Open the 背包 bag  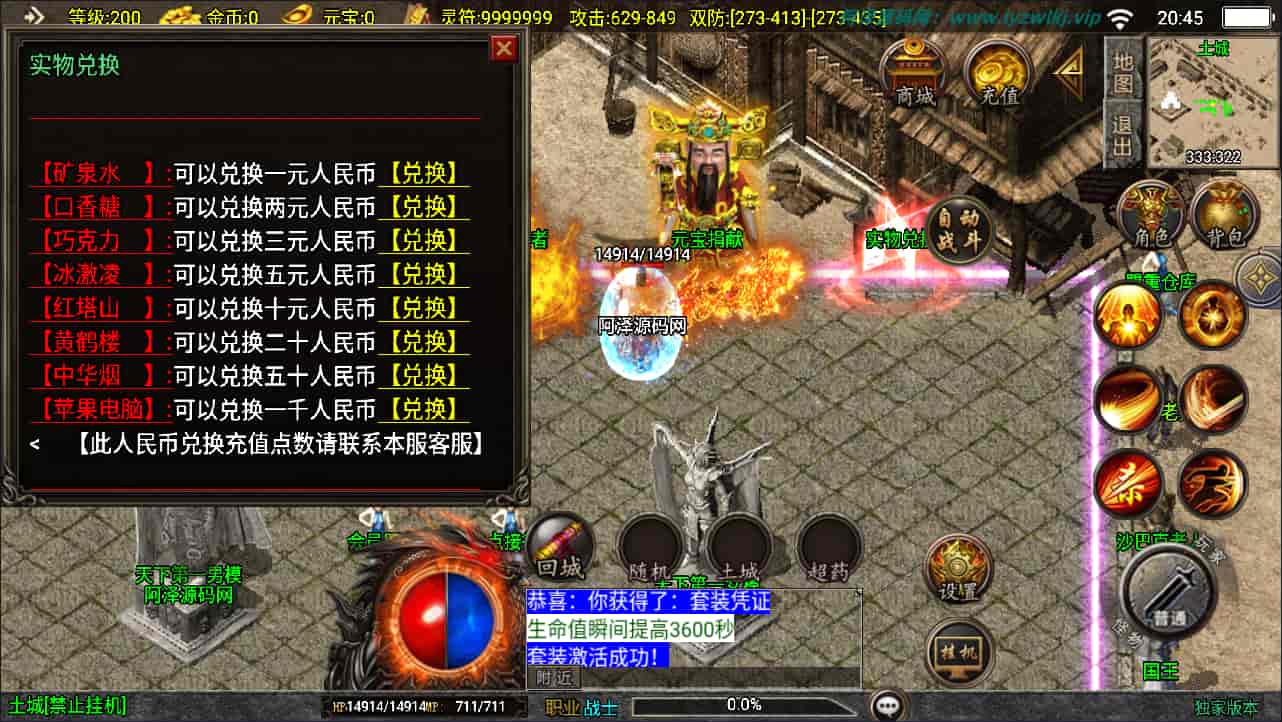(x=1224, y=214)
